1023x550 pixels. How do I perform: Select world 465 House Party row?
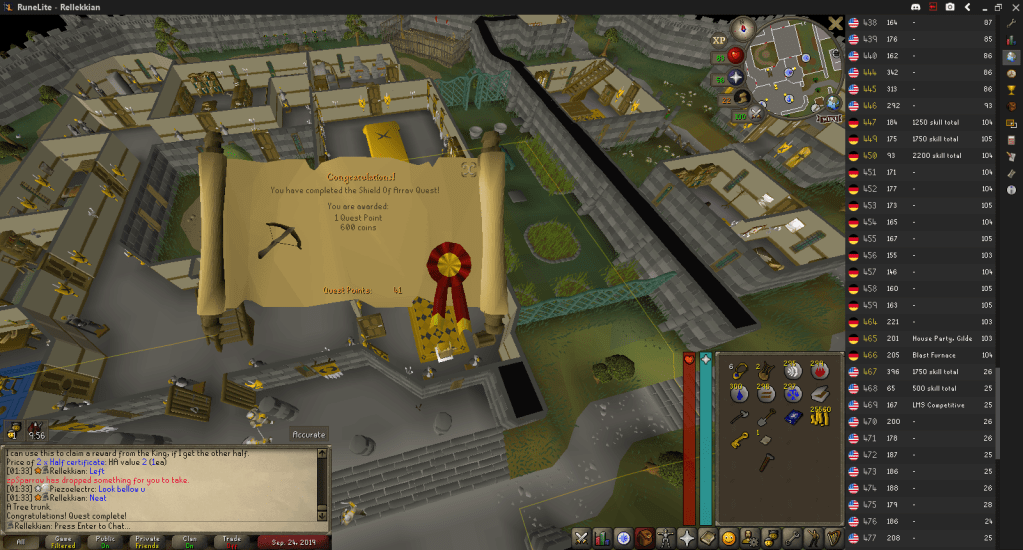click(x=920, y=339)
